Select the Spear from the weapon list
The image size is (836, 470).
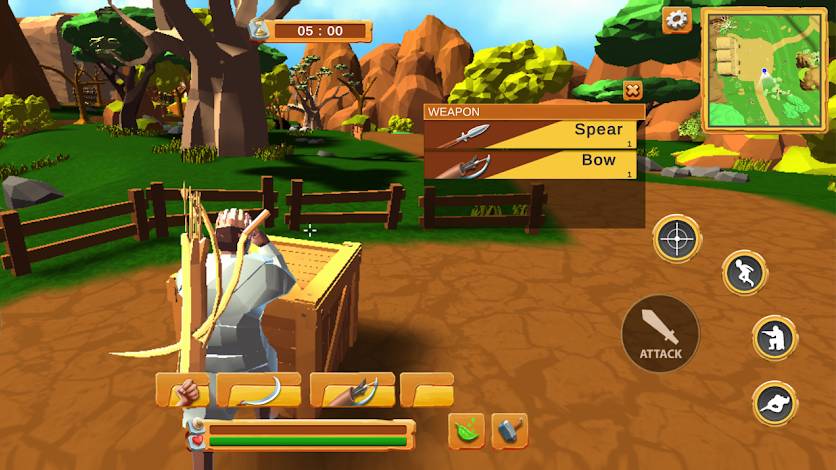point(532,135)
